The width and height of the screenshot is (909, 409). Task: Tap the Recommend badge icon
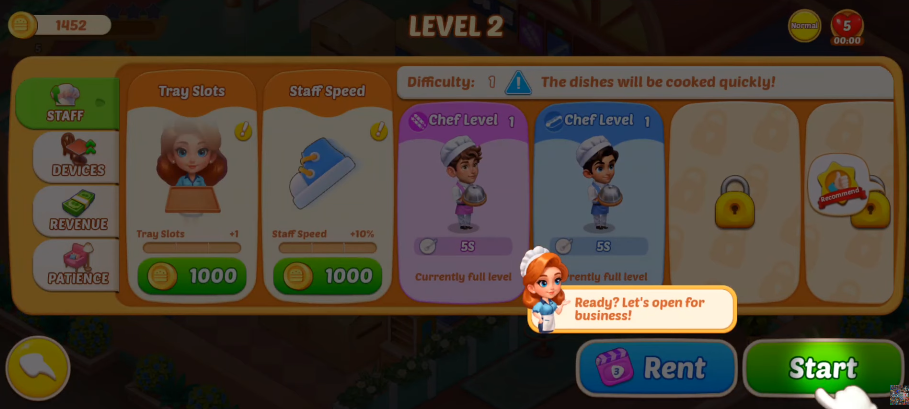(837, 185)
